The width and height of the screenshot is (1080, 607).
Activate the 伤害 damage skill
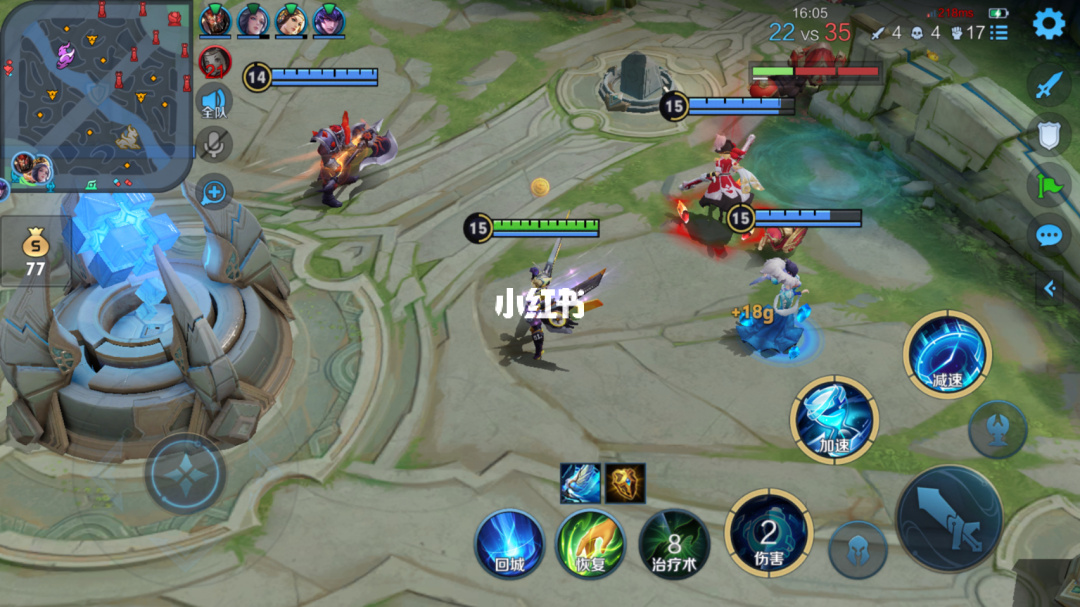[768, 533]
